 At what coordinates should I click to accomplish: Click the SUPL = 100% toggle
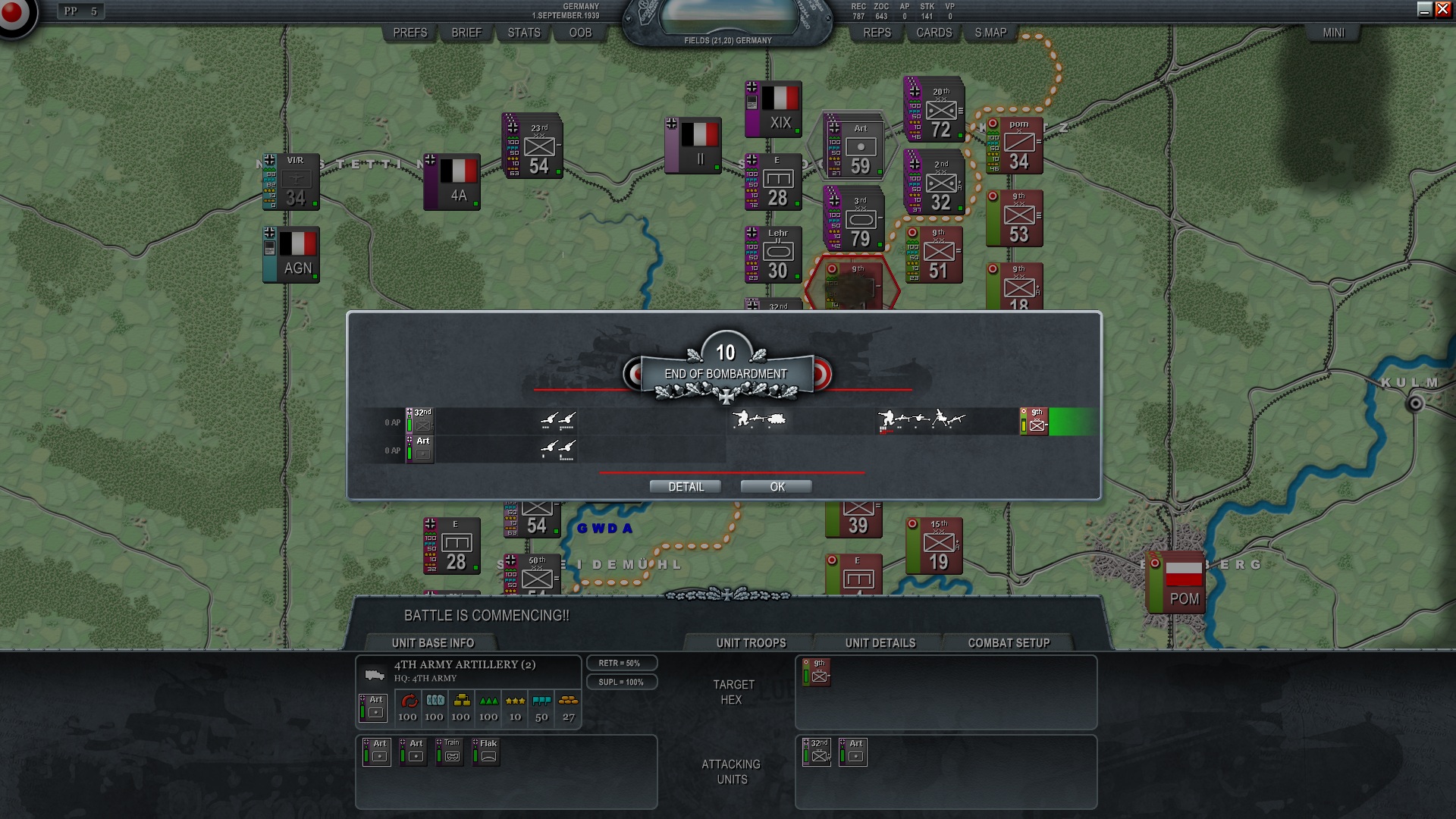(x=622, y=681)
